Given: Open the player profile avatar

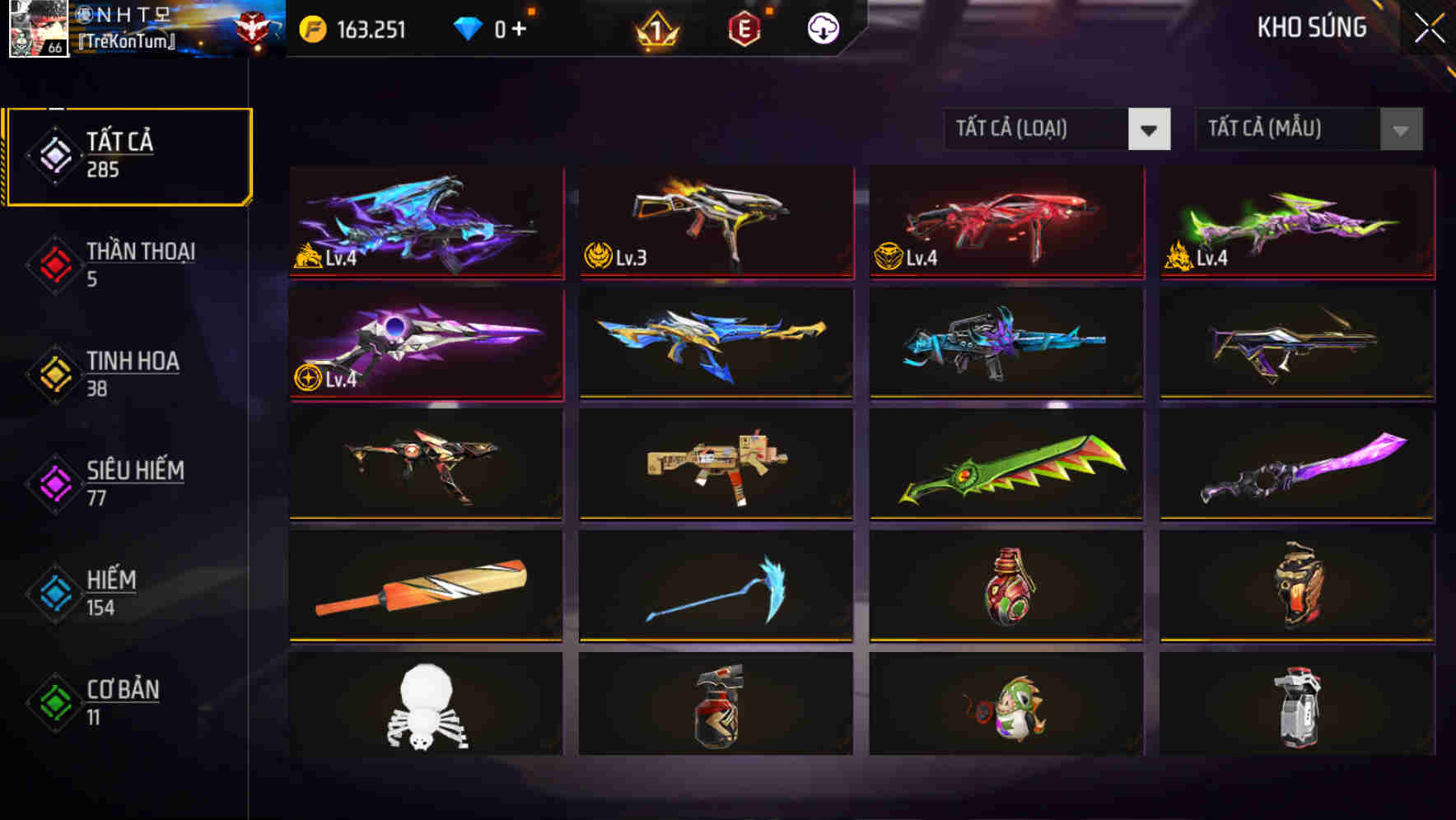Looking at the screenshot, I should [39, 31].
